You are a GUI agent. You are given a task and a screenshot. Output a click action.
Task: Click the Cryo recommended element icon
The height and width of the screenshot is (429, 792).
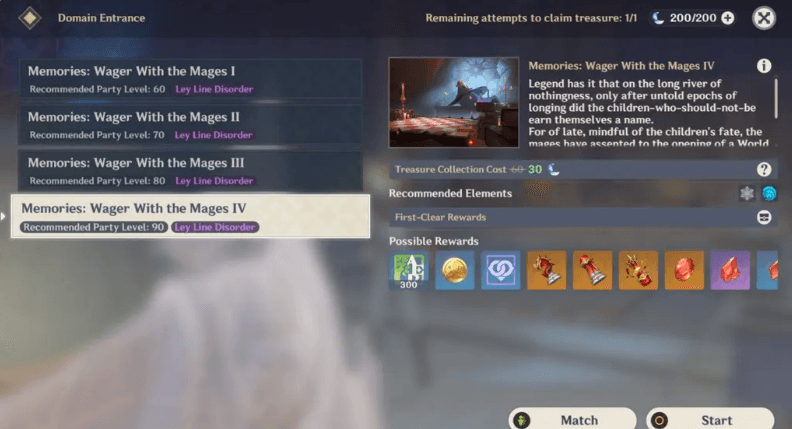[x=747, y=193]
